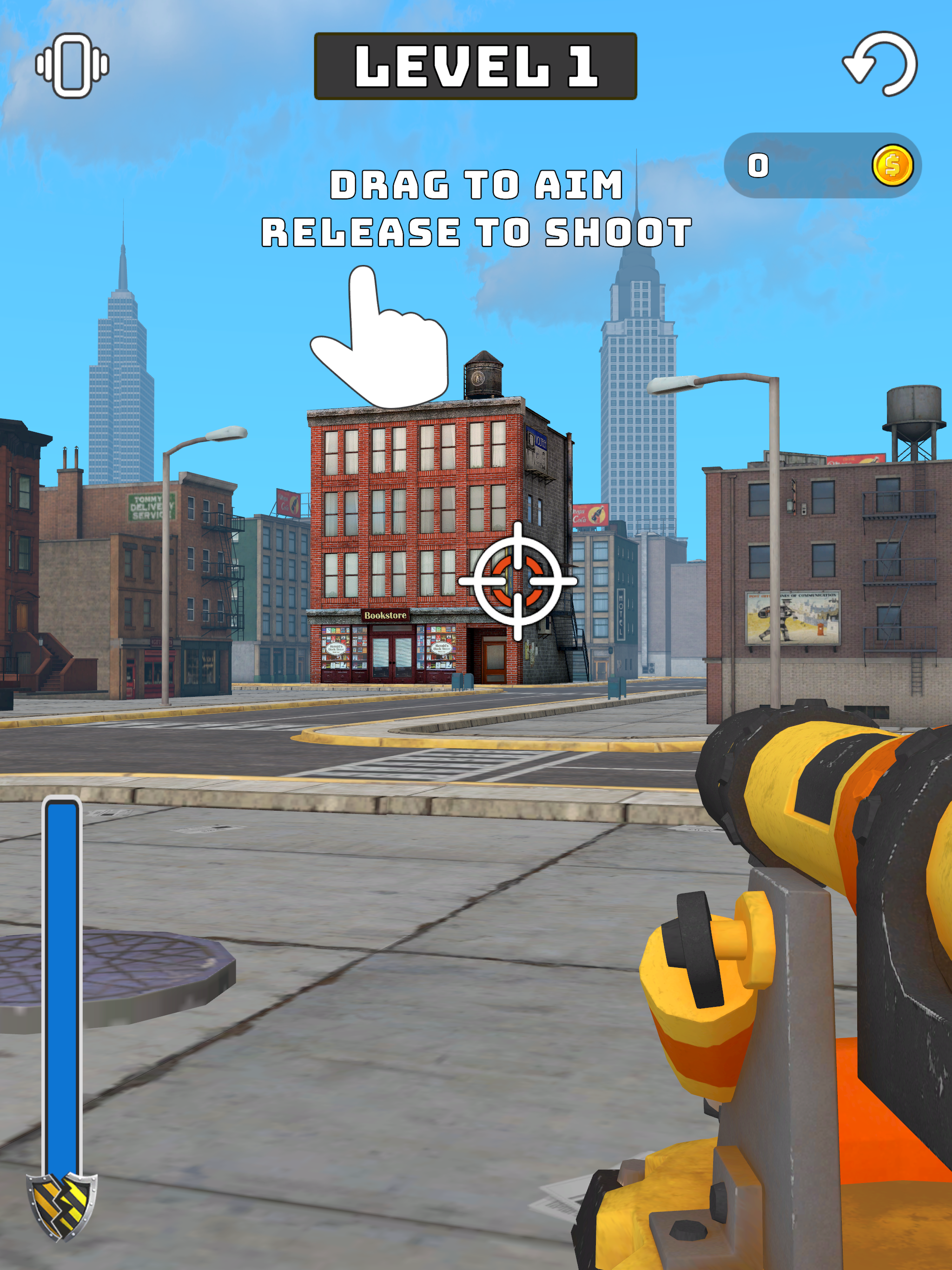Tap the coin counter showing zero

pyautogui.click(x=758, y=165)
